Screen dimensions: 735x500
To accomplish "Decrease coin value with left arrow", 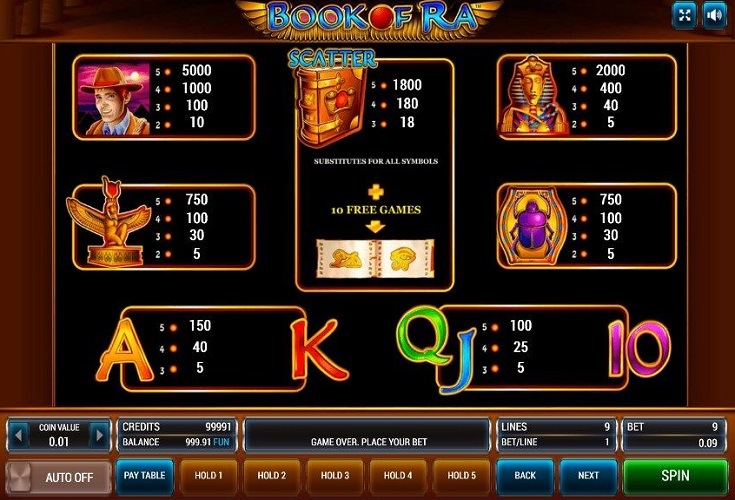I will pyautogui.click(x=17, y=436).
